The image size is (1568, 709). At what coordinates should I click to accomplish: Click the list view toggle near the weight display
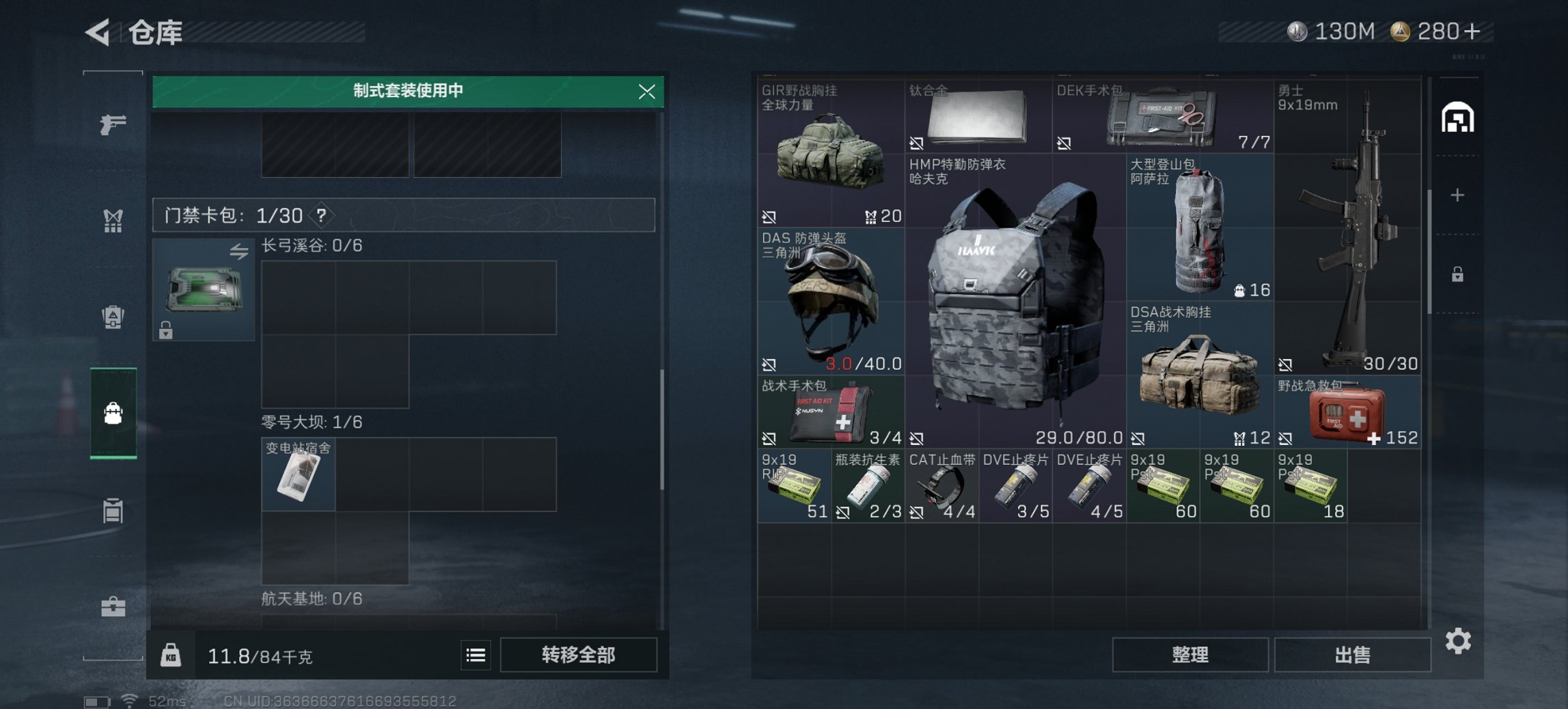pyautogui.click(x=476, y=655)
